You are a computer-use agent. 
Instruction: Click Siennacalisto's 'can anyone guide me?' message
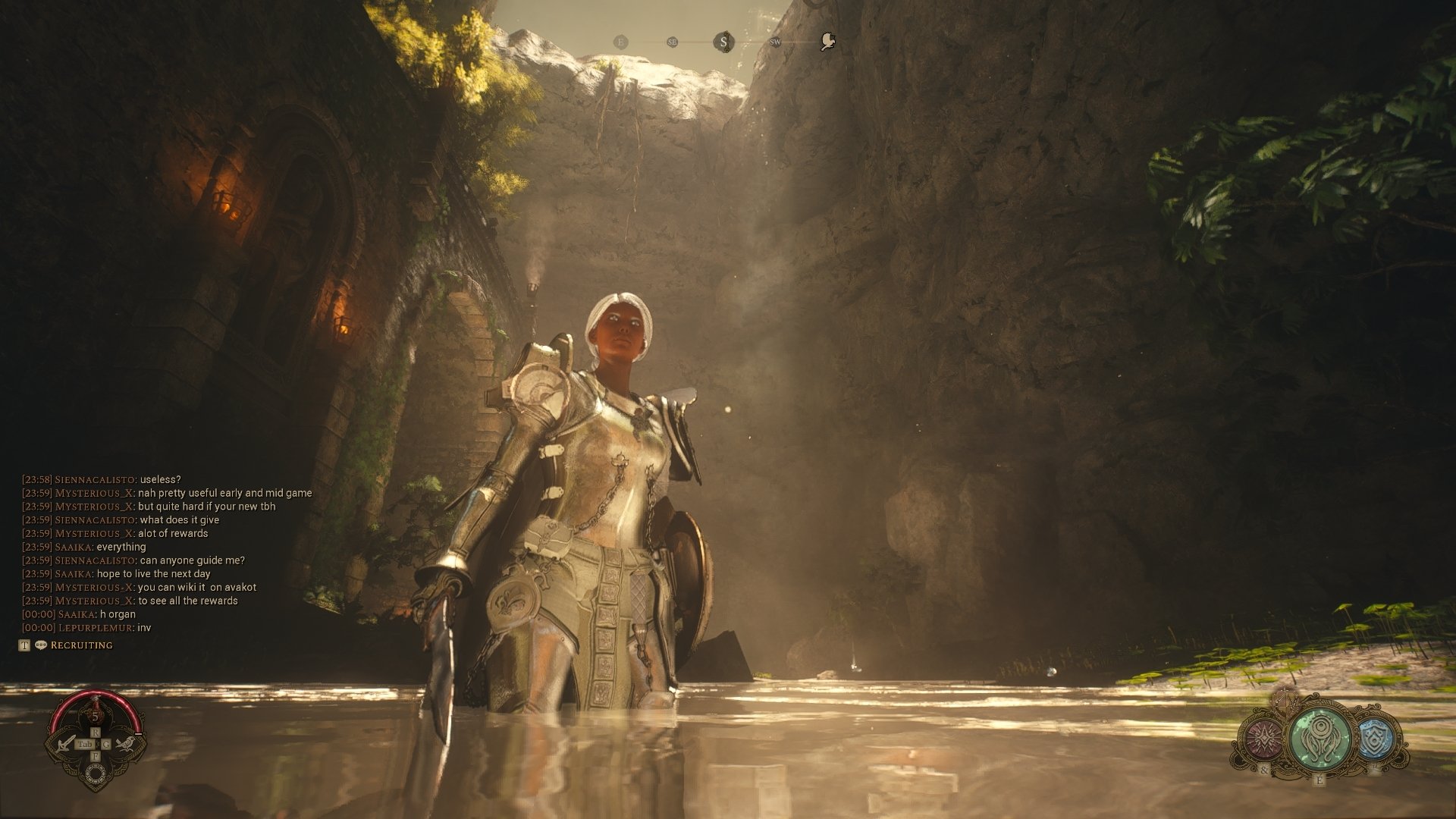tap(192, 560)
